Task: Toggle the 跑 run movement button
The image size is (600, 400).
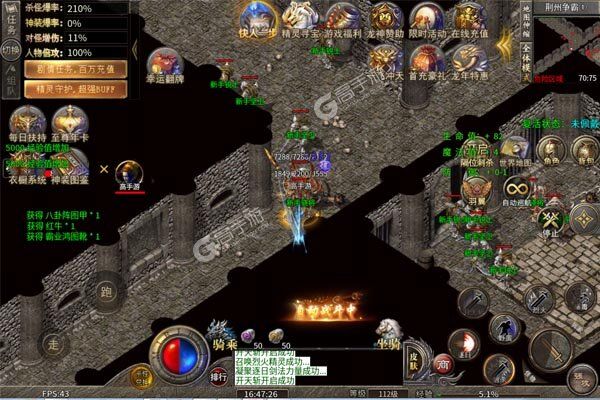Action: [x=107, y=293]
